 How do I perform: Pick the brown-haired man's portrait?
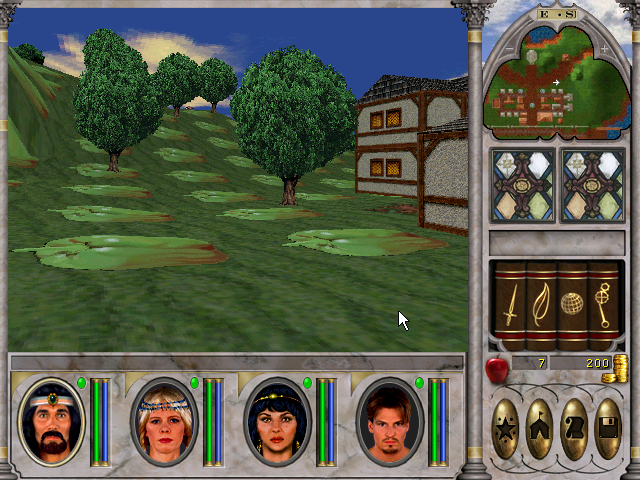390,422
